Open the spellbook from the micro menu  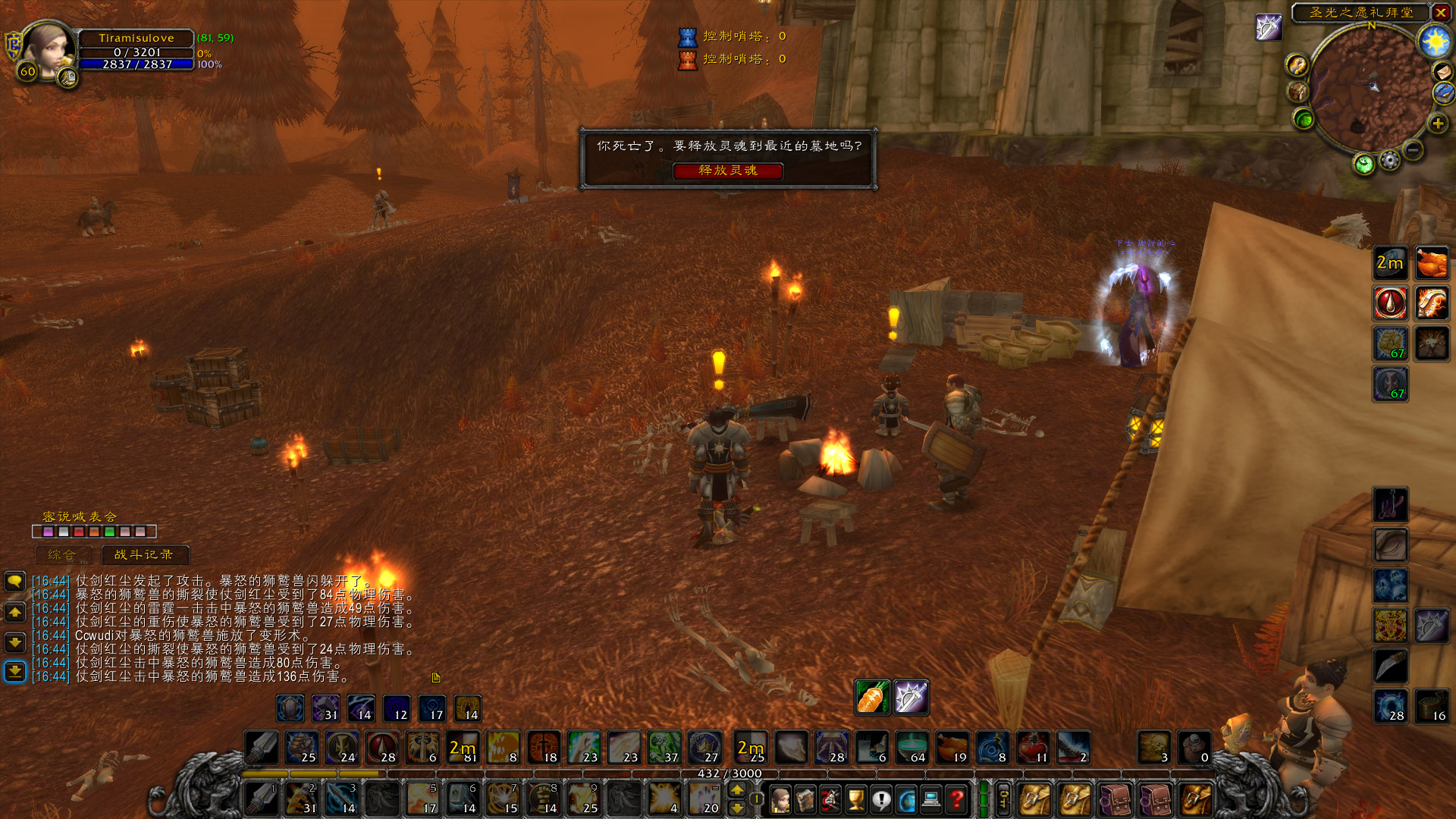pos(806,799)
